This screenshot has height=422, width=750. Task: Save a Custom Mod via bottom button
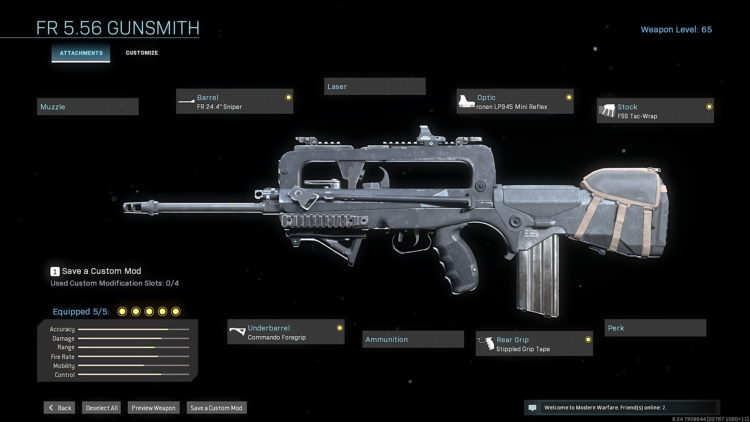pyautogui.click(x=215, y=408)
